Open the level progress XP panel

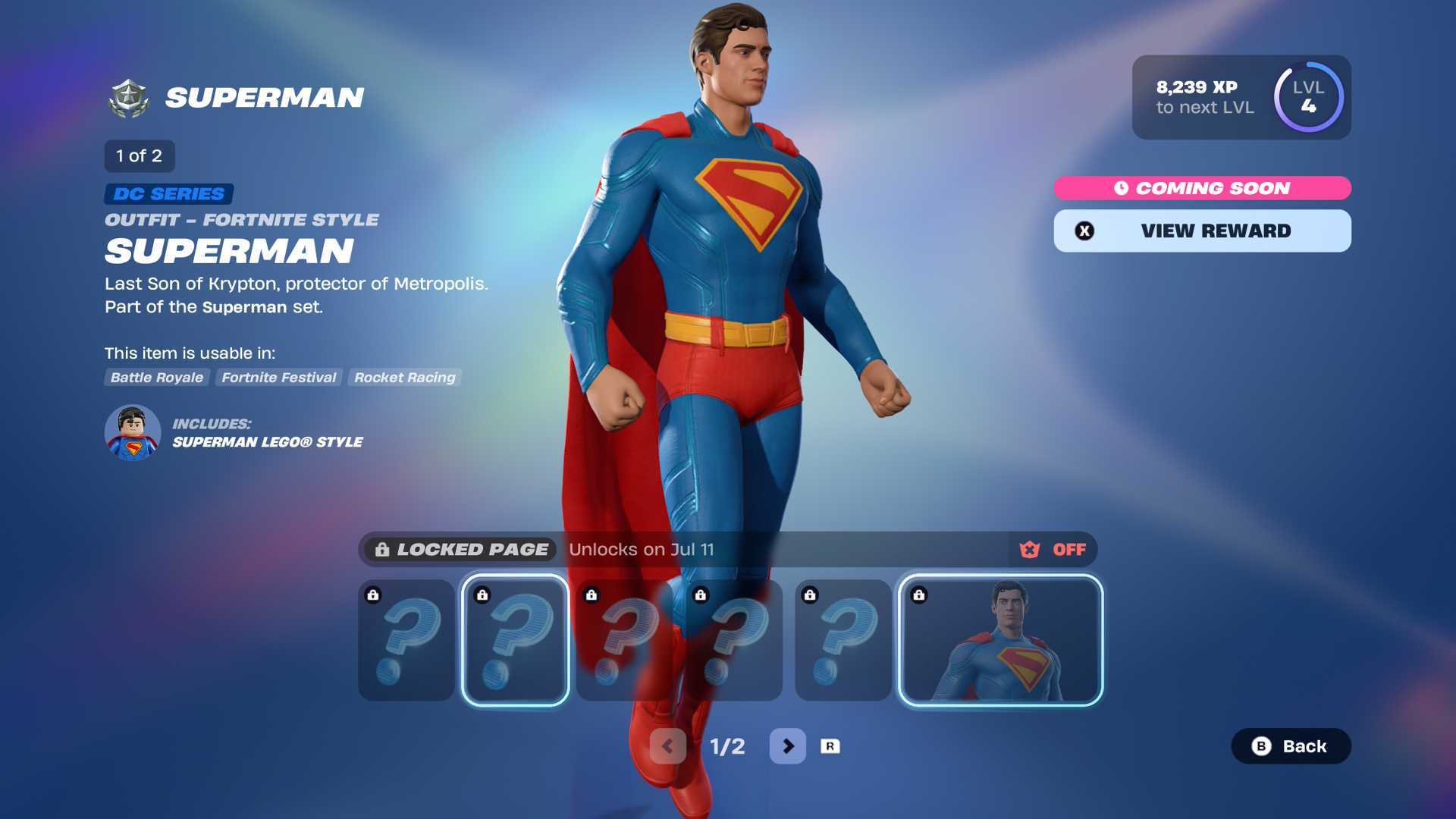tap(1241, 97)
